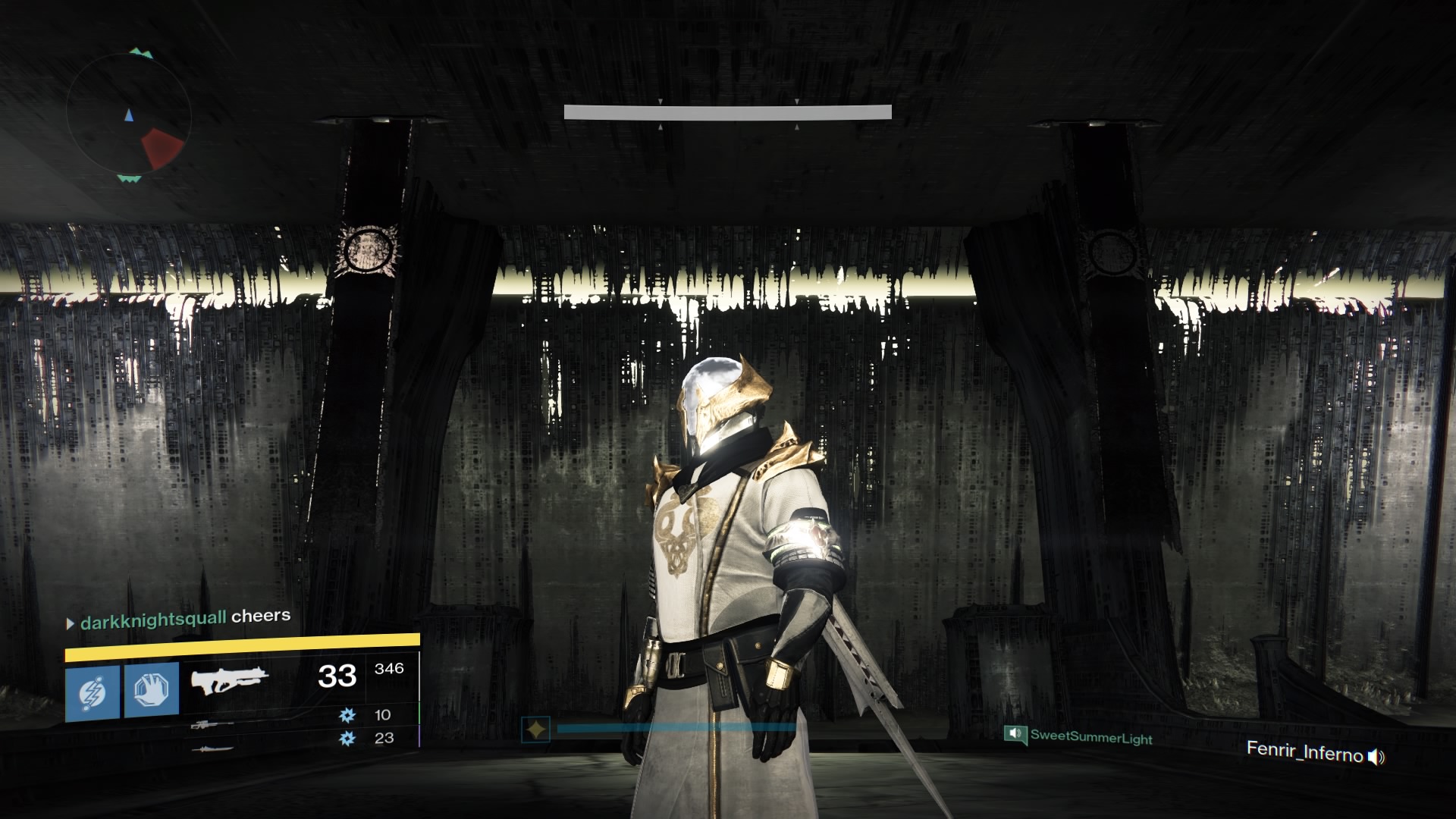Viewport: 1456px width, 819px height.
Task: Select the darkknightsquall cheers feed entry
Action: click(x=179, y=619)
